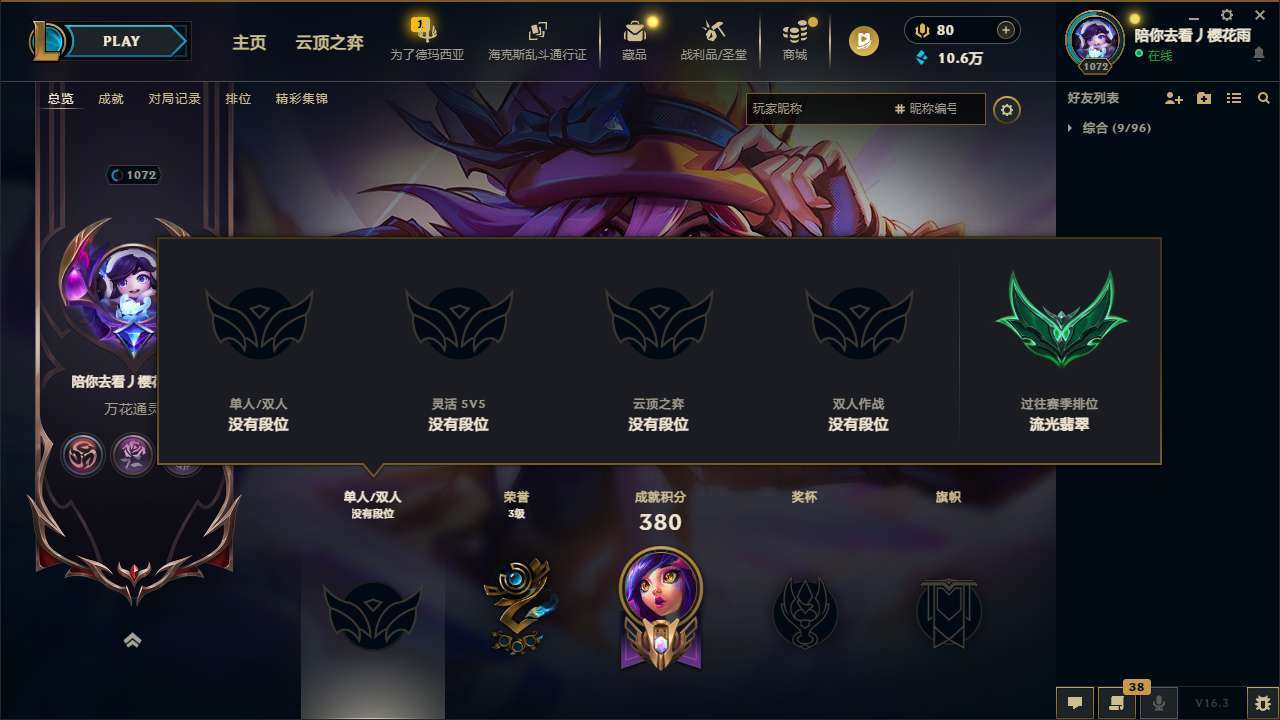Toggle the friends list display mode
1280x720 pixels.
(1233, 98)
